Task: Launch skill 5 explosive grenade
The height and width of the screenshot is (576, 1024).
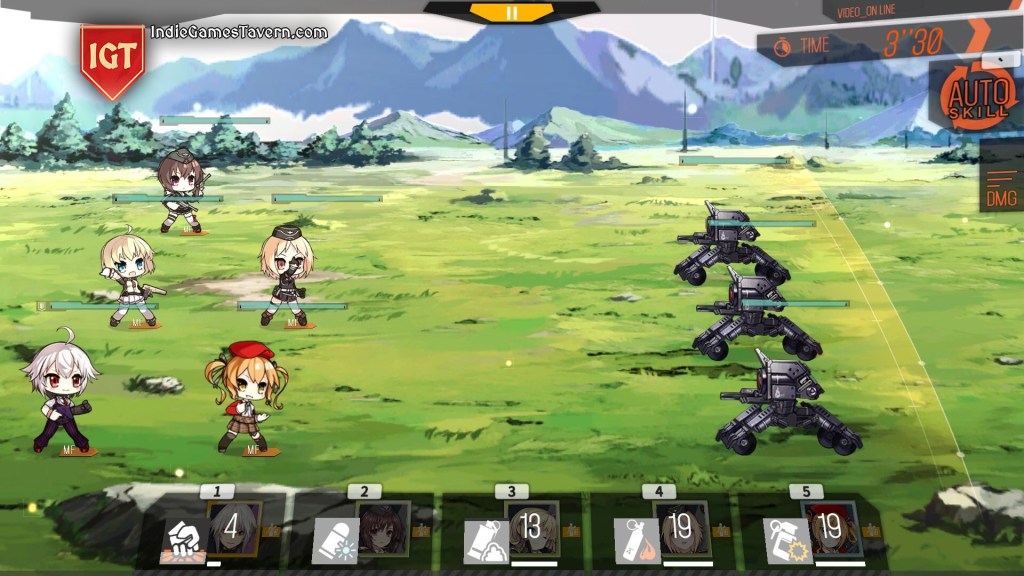Action: [x=786, y=540]
